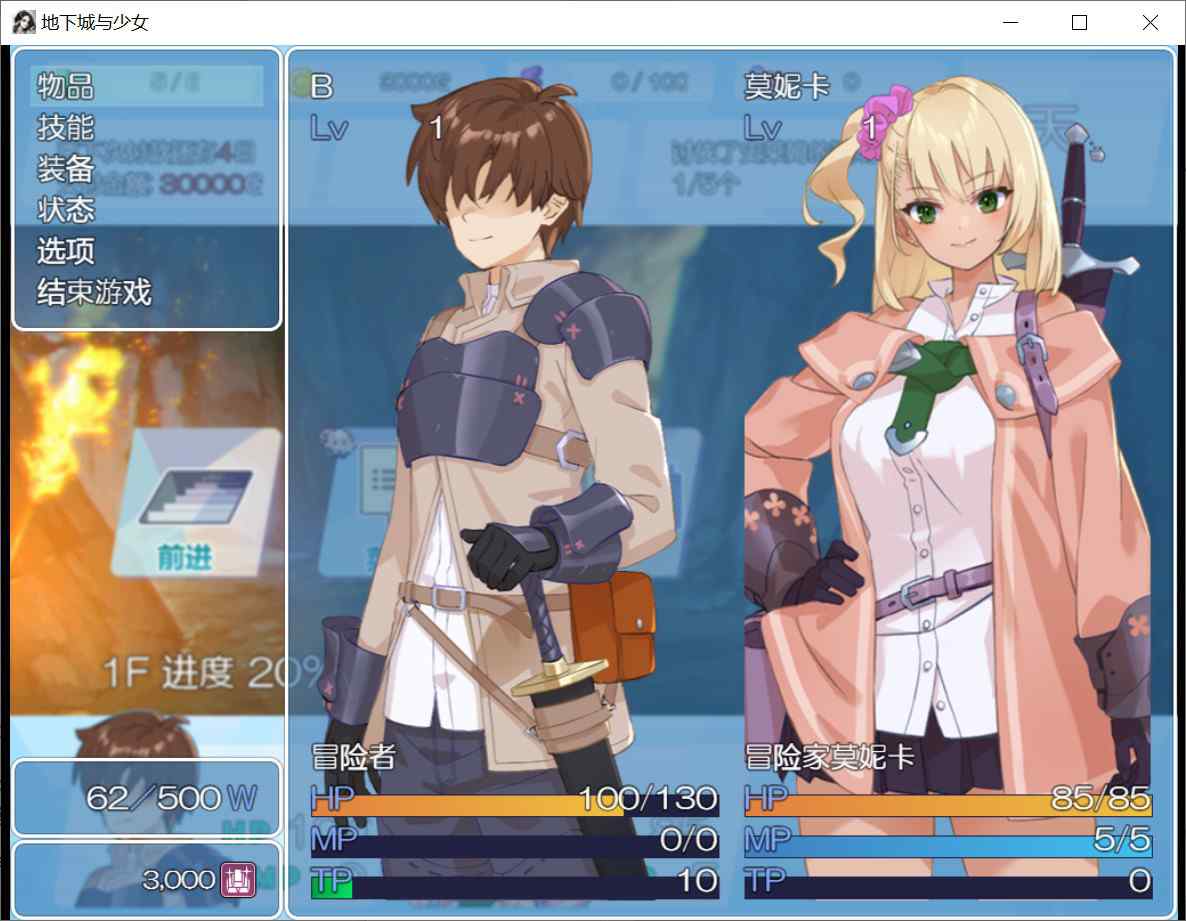Open the 物品 (Items) menu
This screenshot has width=1186, height=921.
pos(66,87)
